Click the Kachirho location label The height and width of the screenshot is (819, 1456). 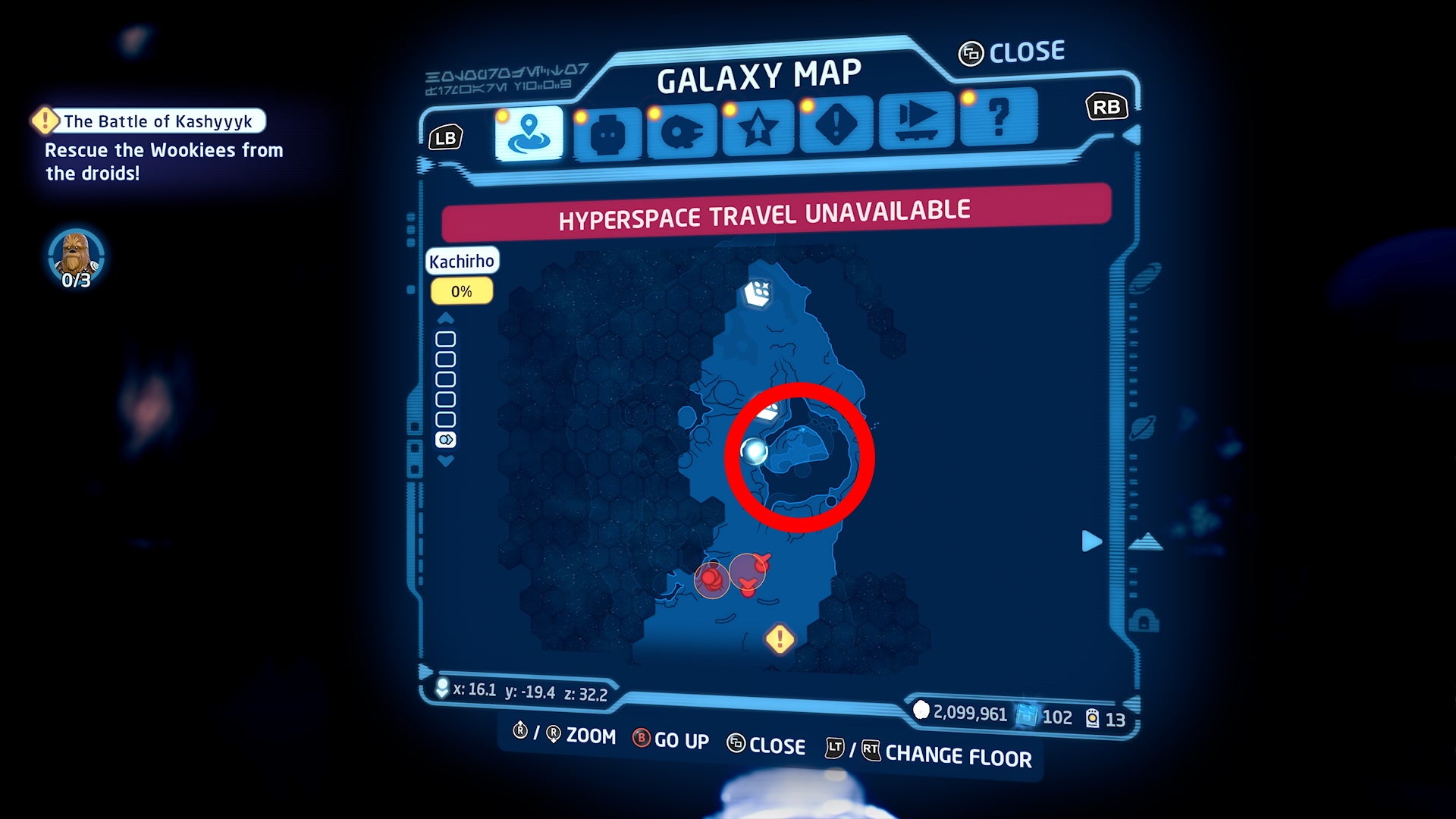[463, 261]
